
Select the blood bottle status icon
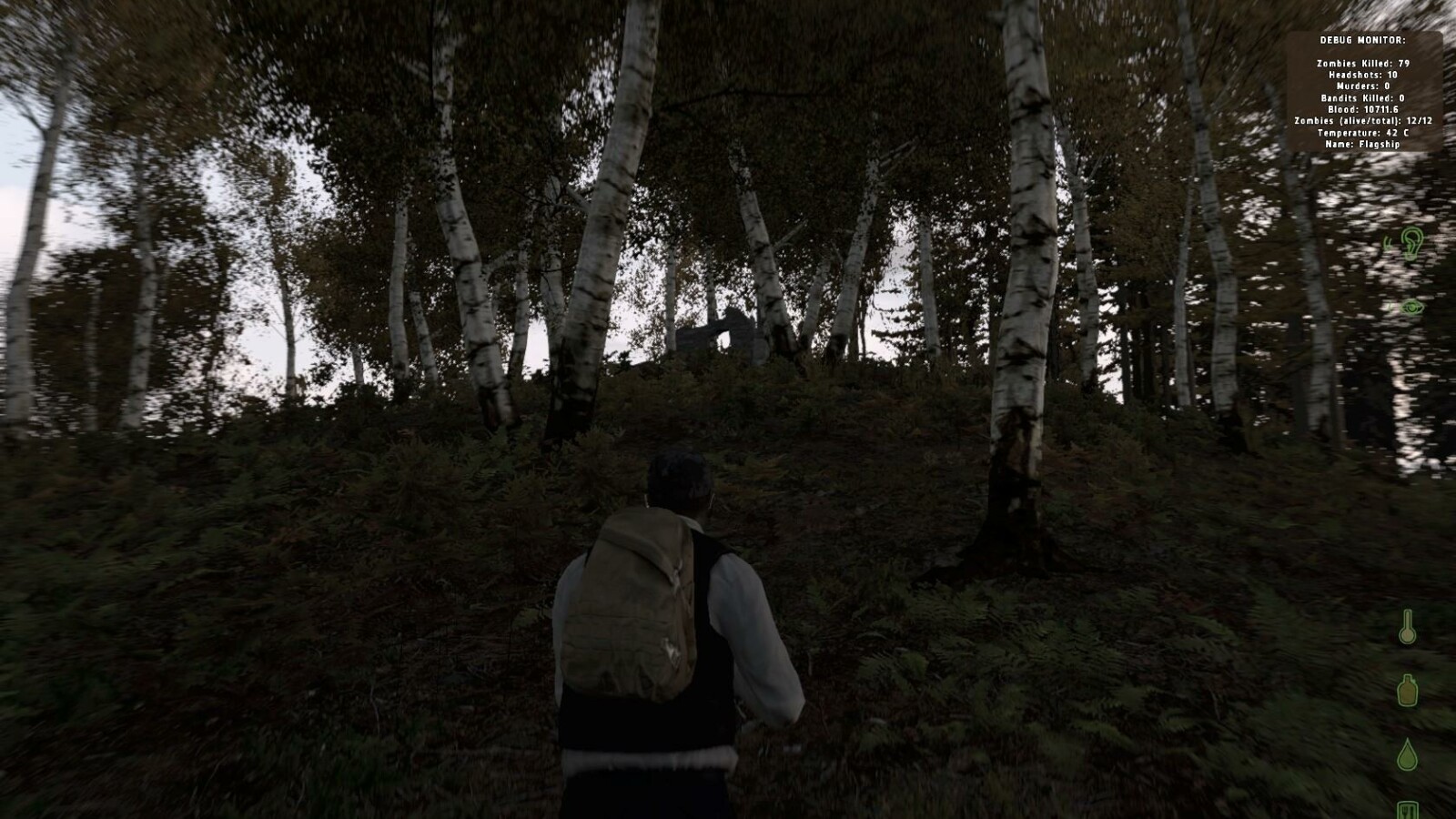coord(1406,692)
